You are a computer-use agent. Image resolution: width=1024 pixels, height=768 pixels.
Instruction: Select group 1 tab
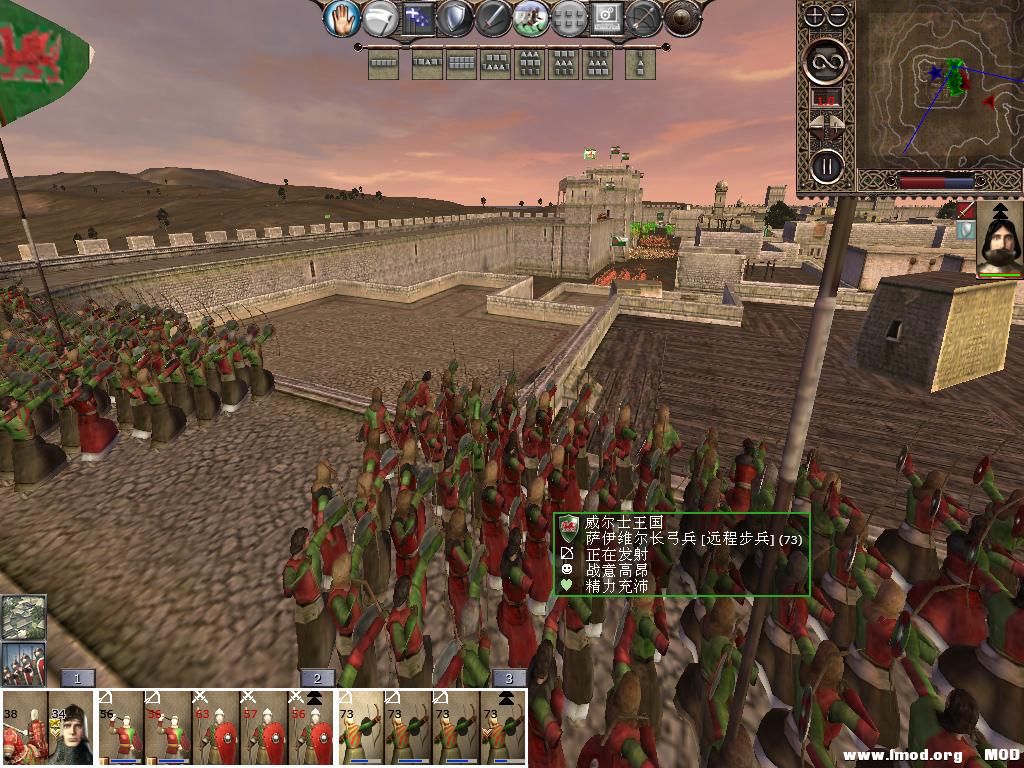click(x=77, y=678)
